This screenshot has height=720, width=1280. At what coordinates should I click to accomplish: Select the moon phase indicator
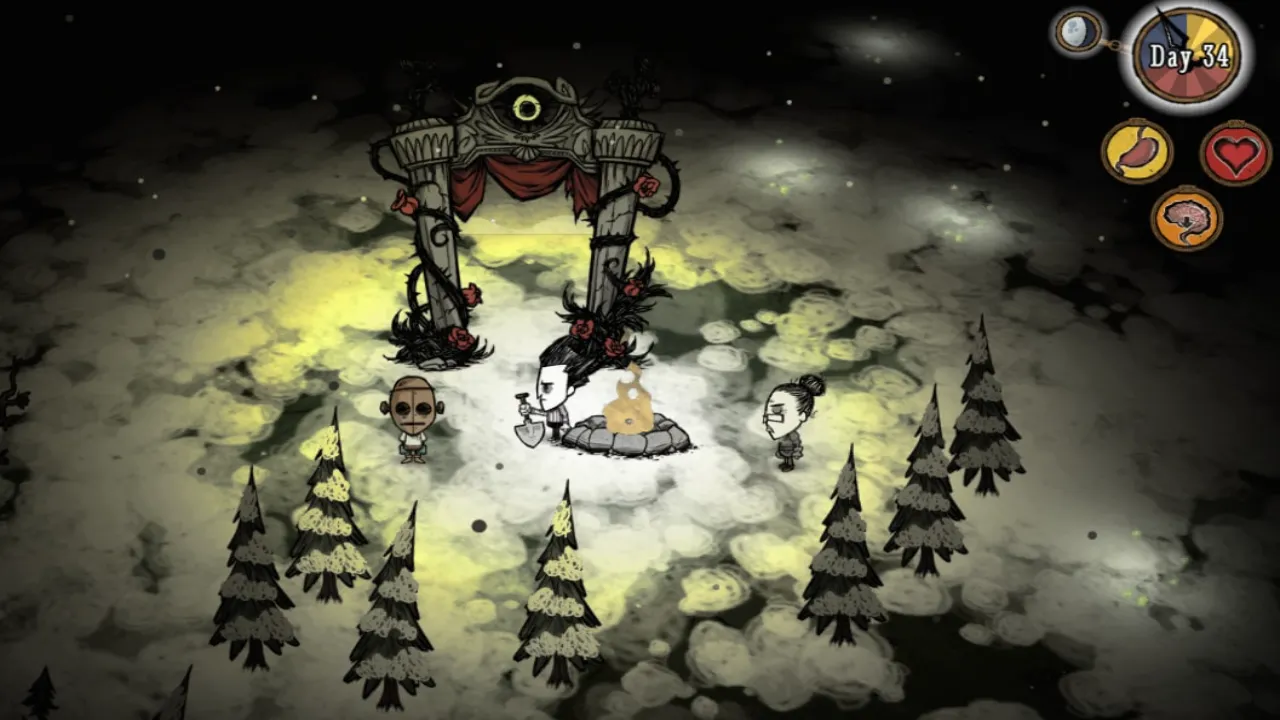[x=1078, y=31]
